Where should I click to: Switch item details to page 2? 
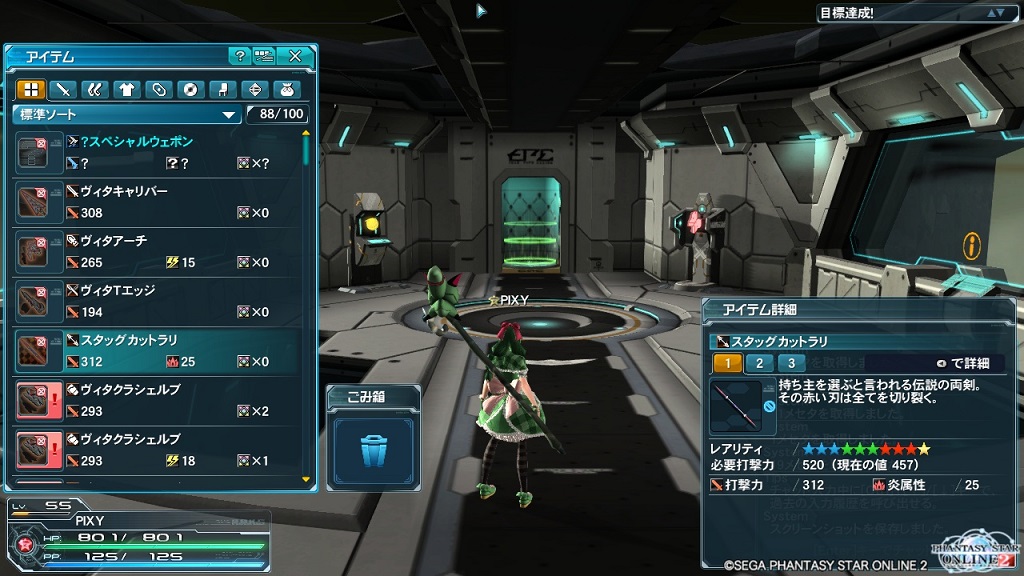tap(759, 363)
